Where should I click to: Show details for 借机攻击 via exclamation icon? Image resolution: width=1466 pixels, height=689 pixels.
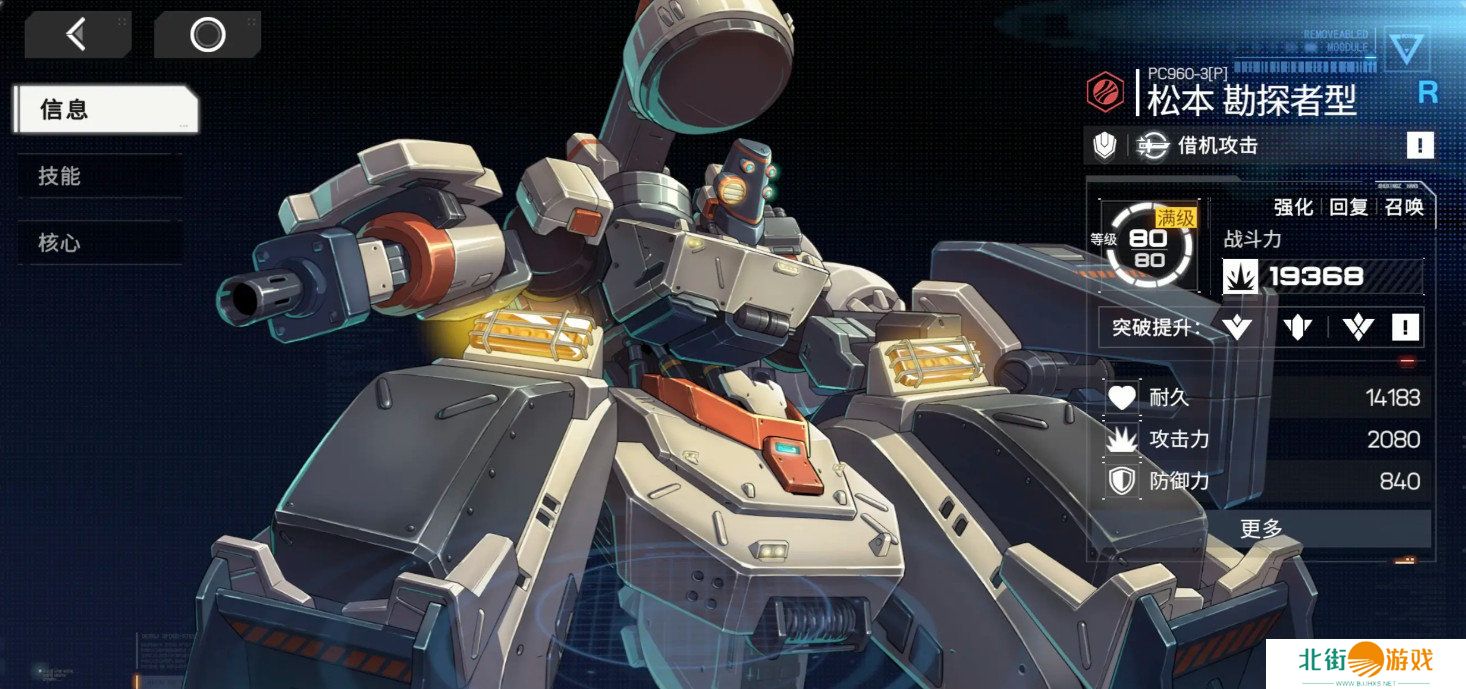(1419, 146)
